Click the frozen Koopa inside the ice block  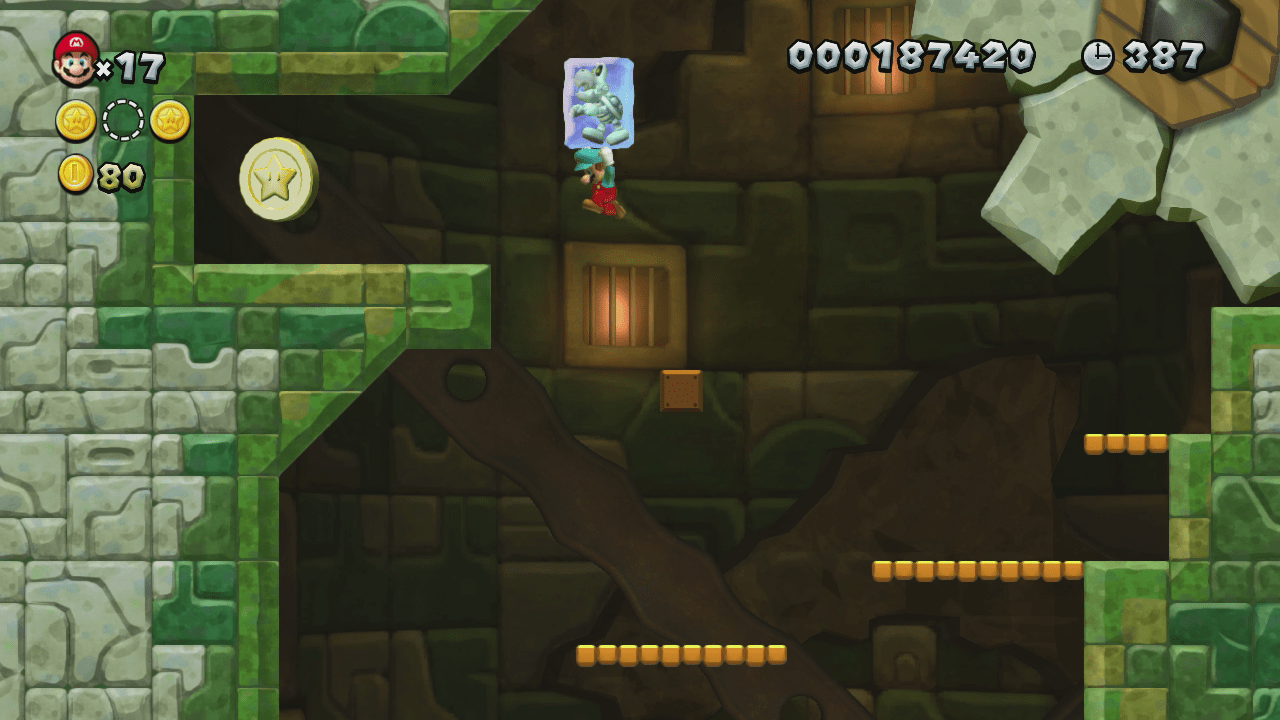point(598,100)
